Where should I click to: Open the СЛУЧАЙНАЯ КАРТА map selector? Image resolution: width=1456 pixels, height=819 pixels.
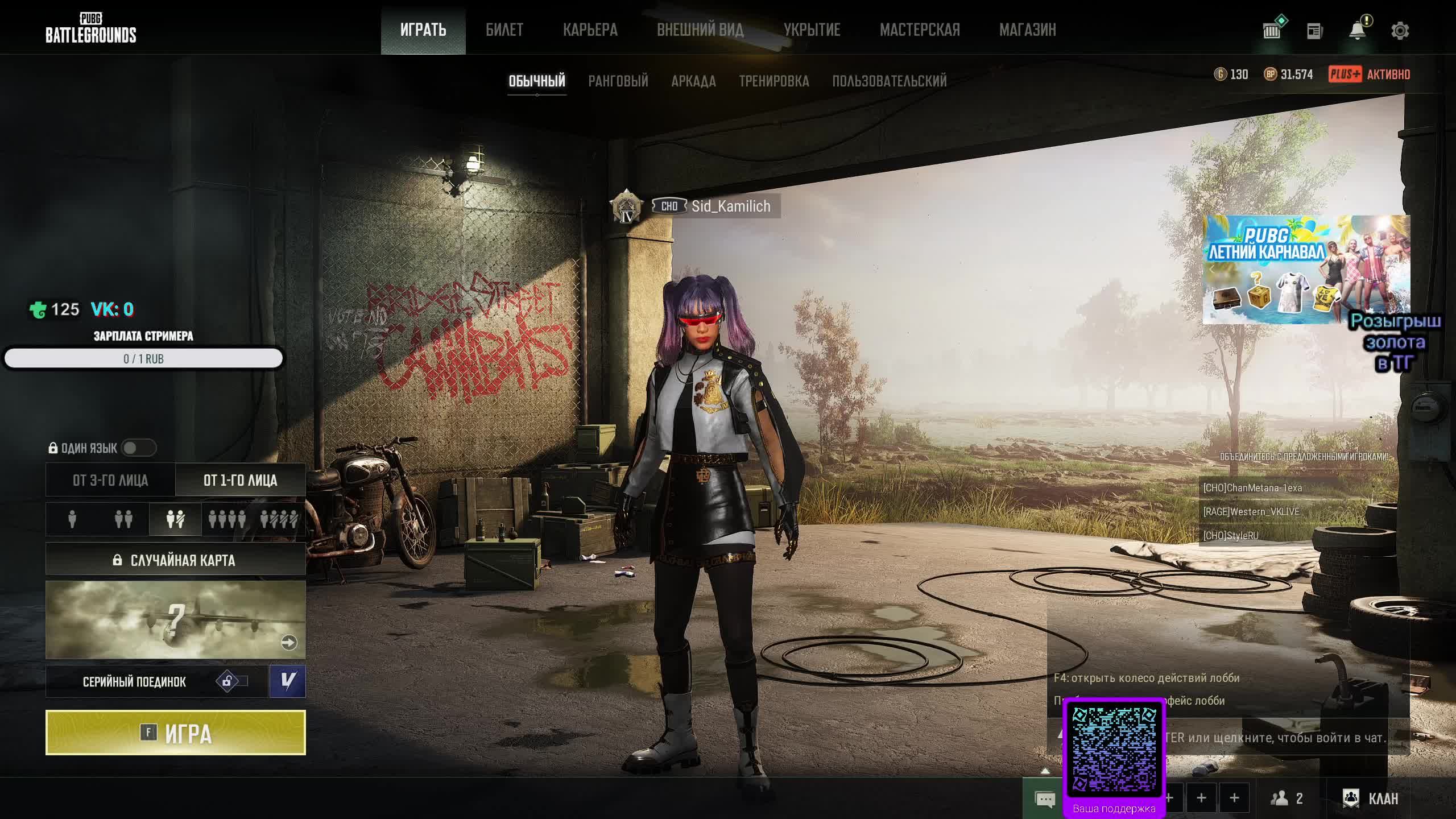(x=175, y=560)
